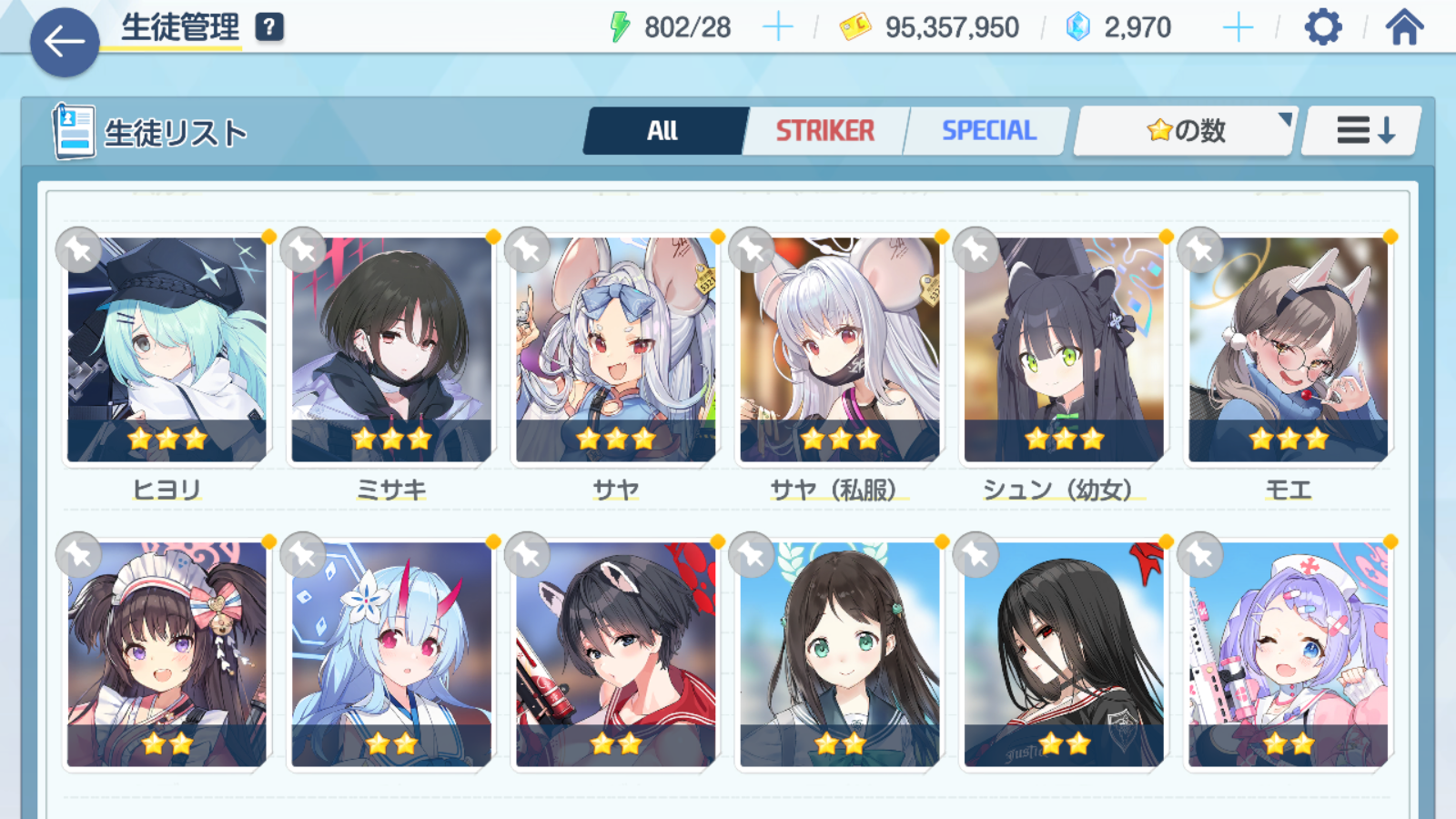Screen dimensions: 1456x819
Task: Open the サヤ（私服） student card
Action: coord(840,350)
